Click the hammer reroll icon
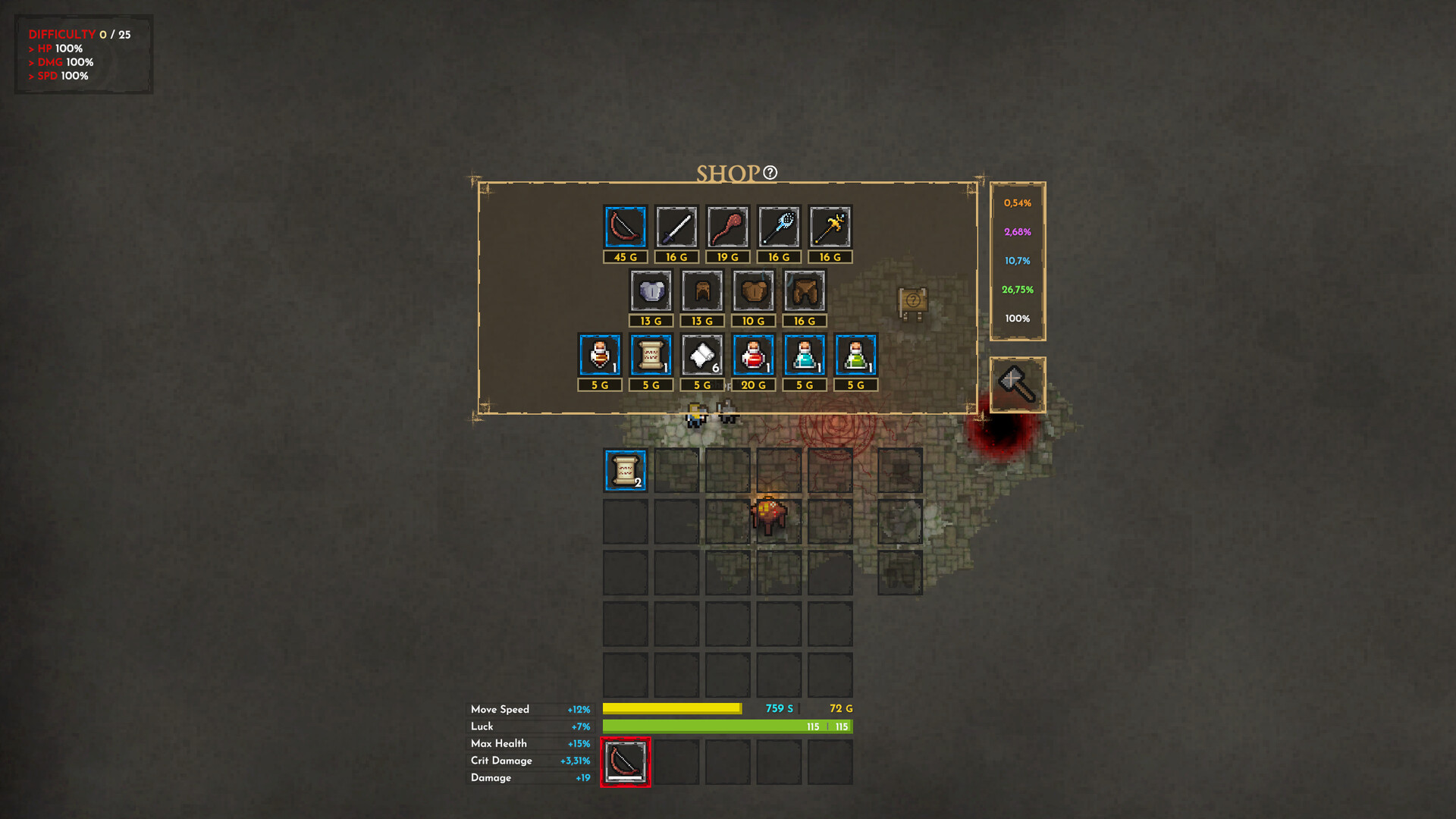Screen dimensions: 1456x819 (1018, 384)
